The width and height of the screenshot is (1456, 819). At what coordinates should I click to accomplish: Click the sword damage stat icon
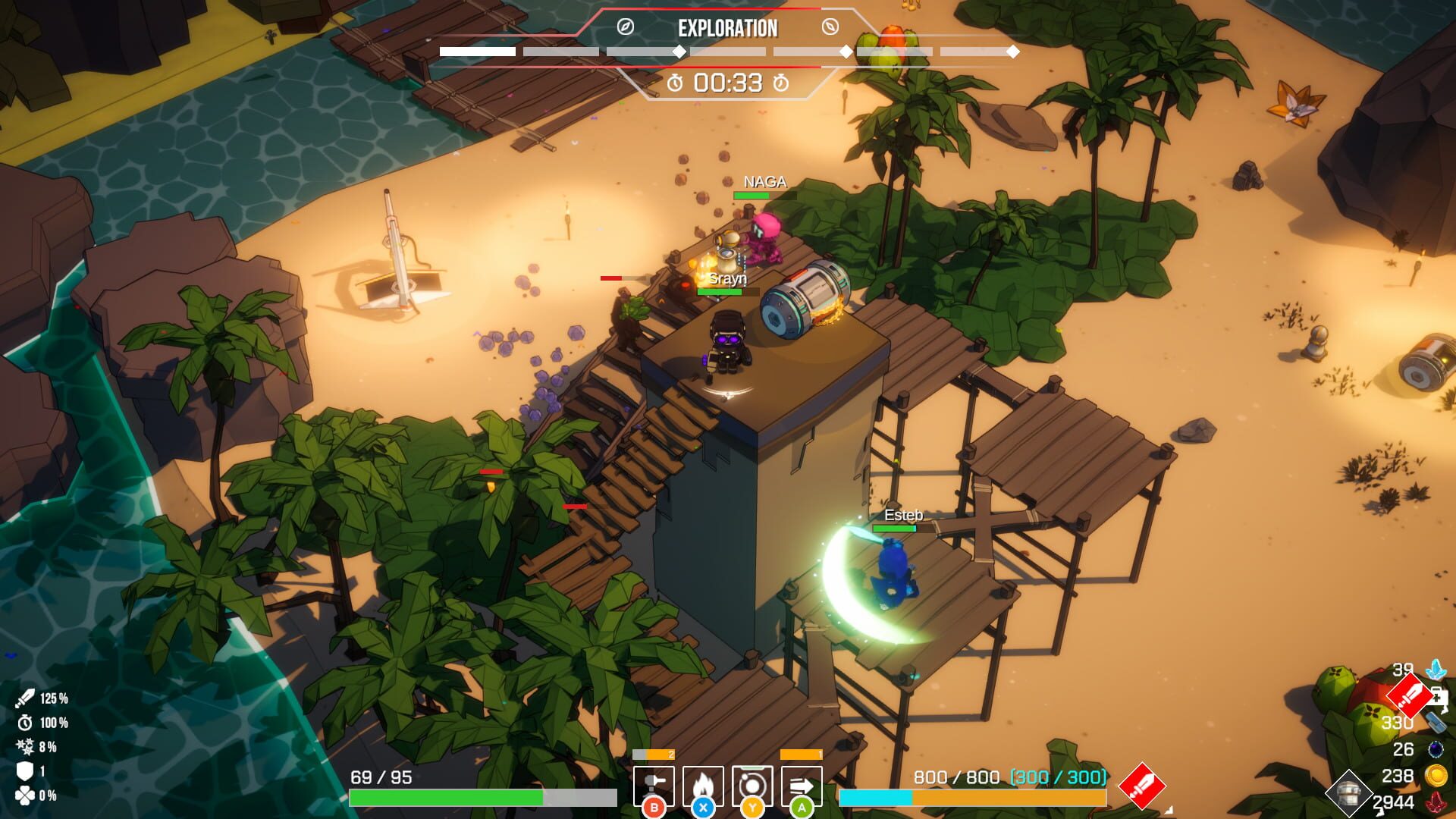pos(25,698)
